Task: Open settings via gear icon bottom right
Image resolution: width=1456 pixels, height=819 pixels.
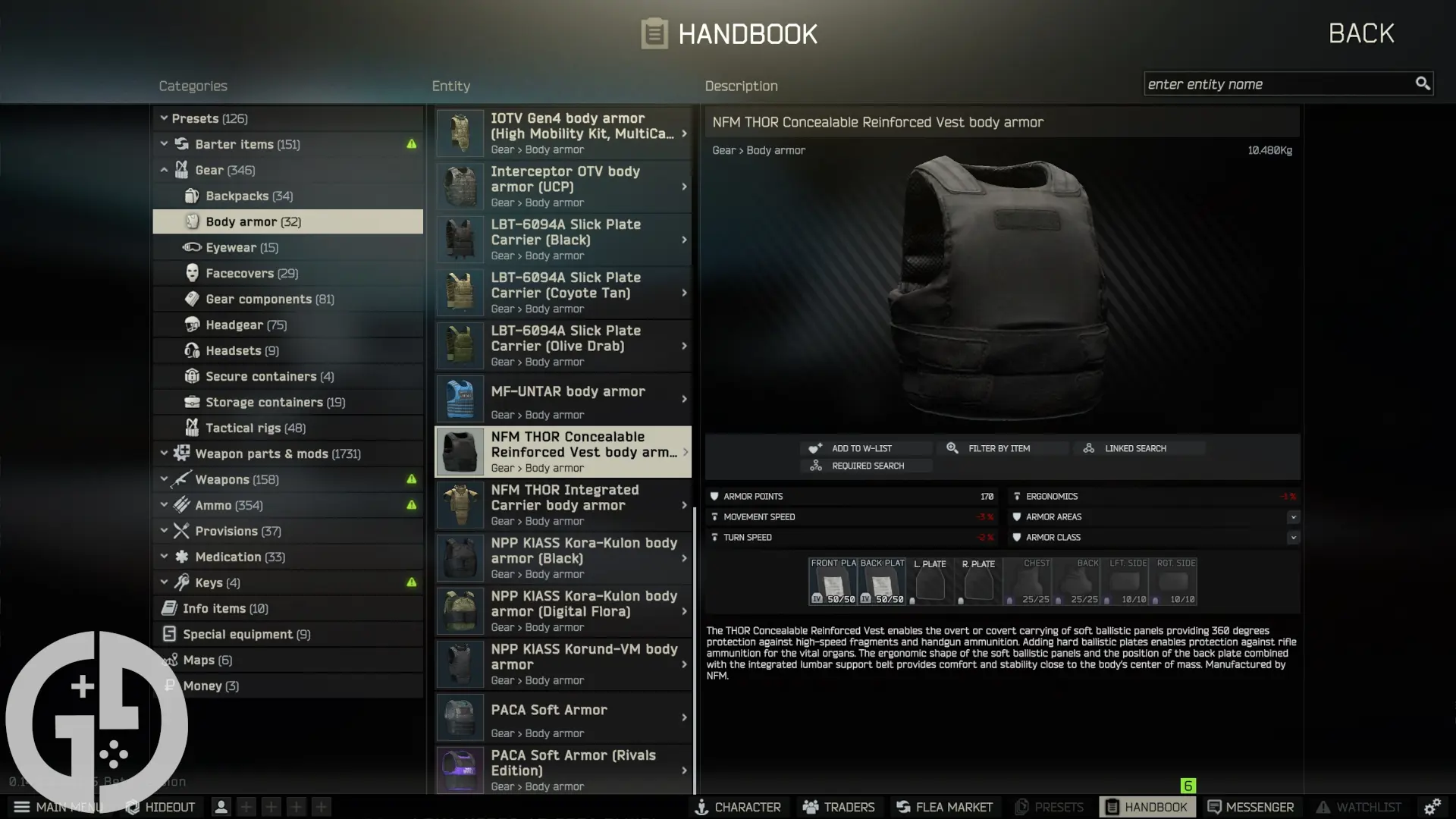Action: click(x=1434, y=807)
